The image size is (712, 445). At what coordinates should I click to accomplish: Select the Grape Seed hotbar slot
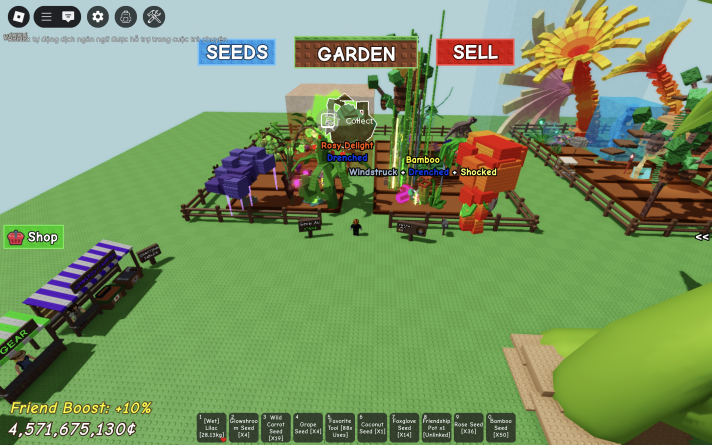[x=307, y=428]
